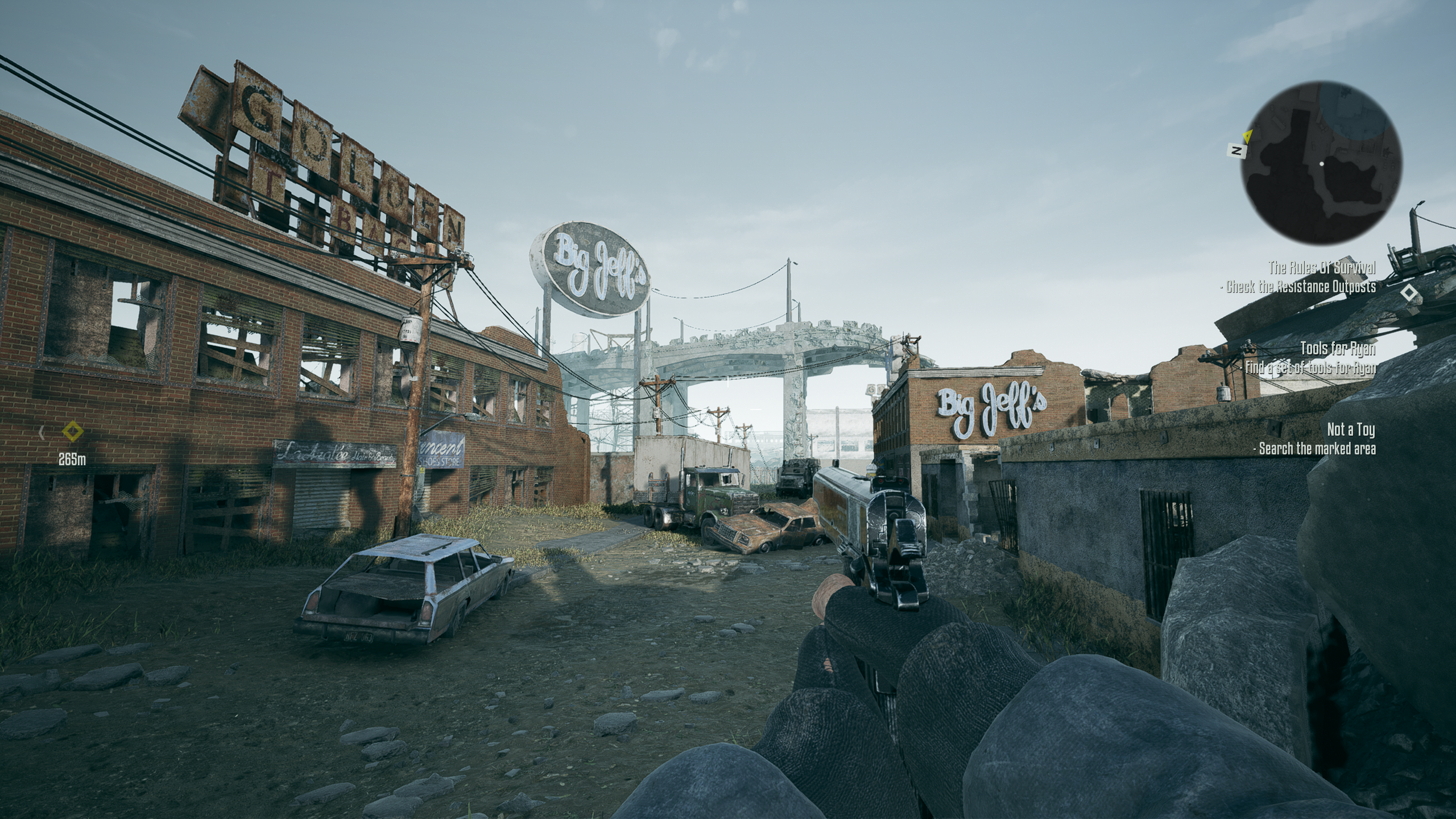This screenshot has width=1456, height=819.
Task: Select the yellow diamond waypoint marker
Action: [x=72, y=431]
